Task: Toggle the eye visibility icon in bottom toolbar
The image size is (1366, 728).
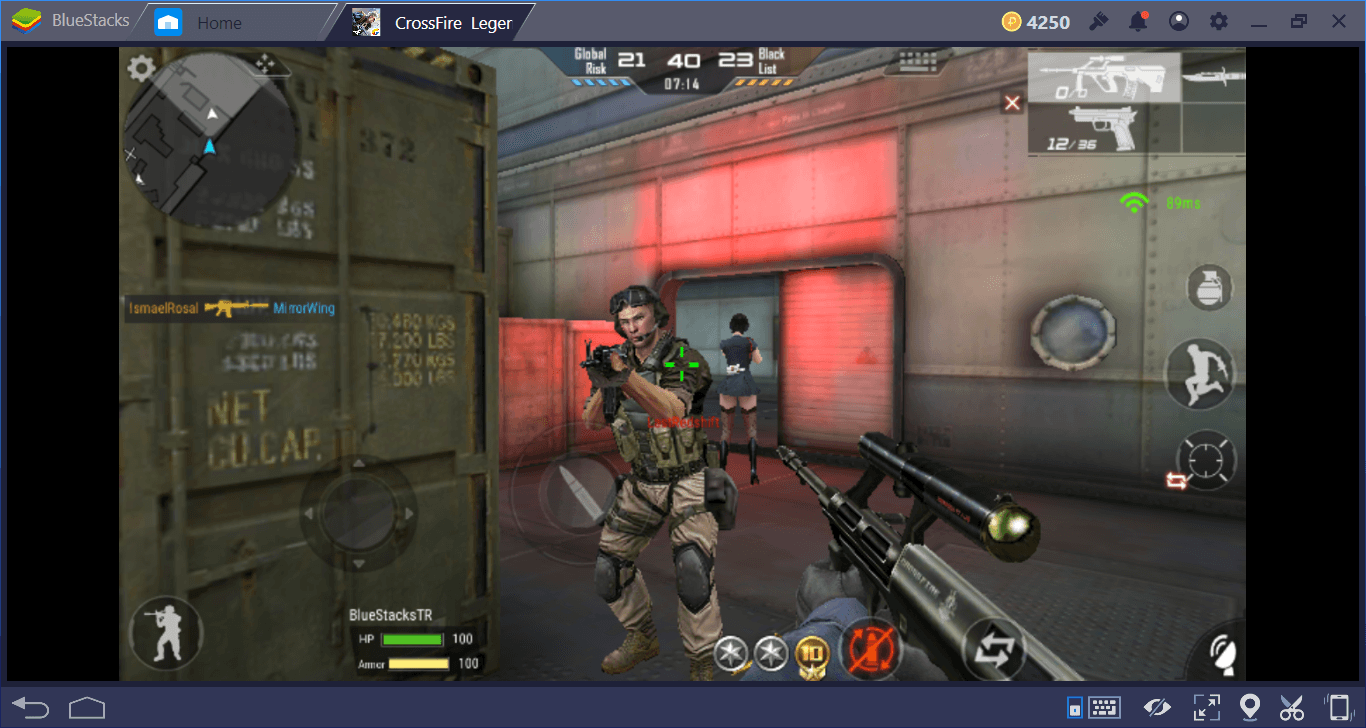Action: click(x=1157, y=707)
